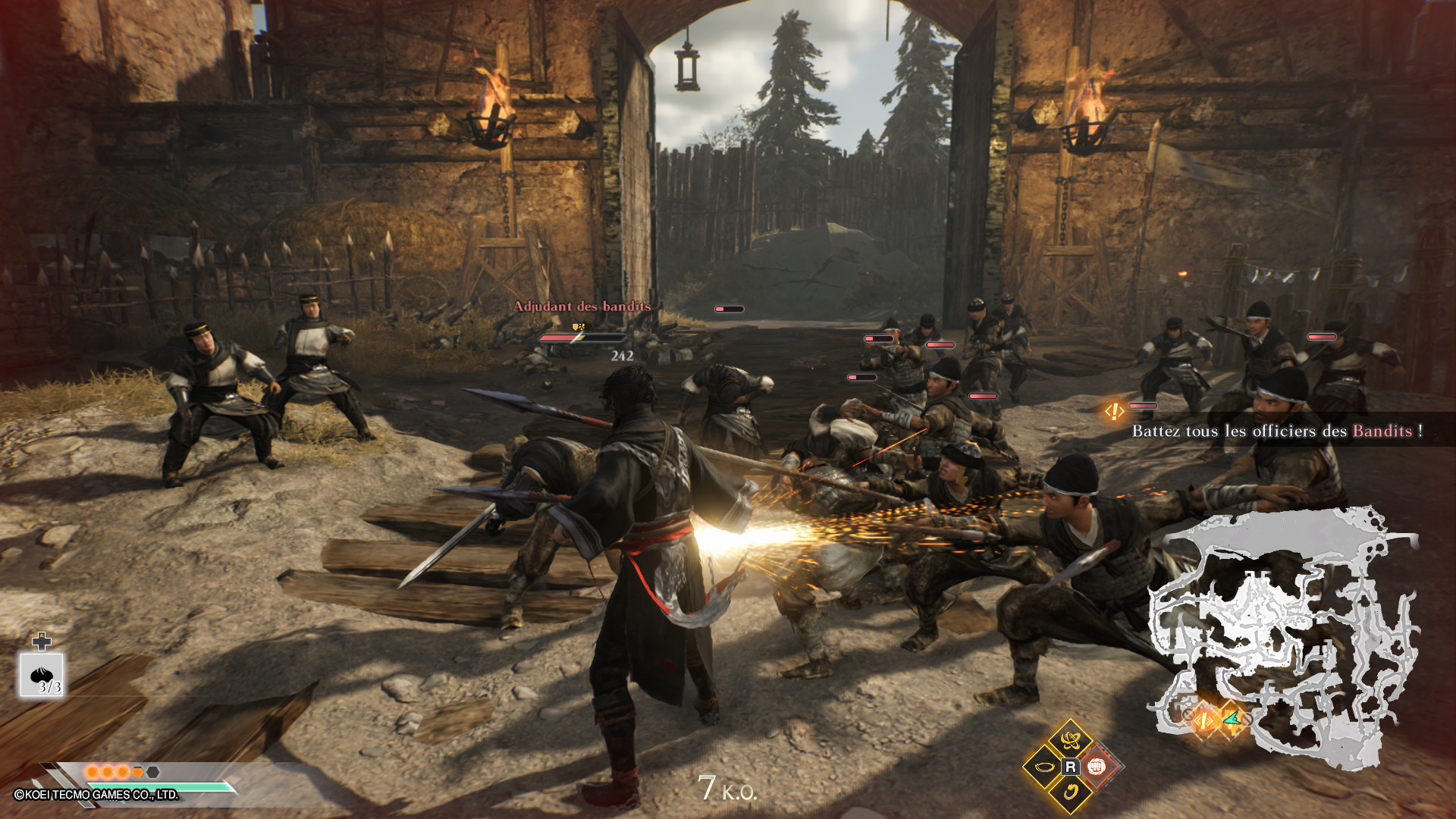Activate the fist battle art in the red diamond

[1096, 767]
